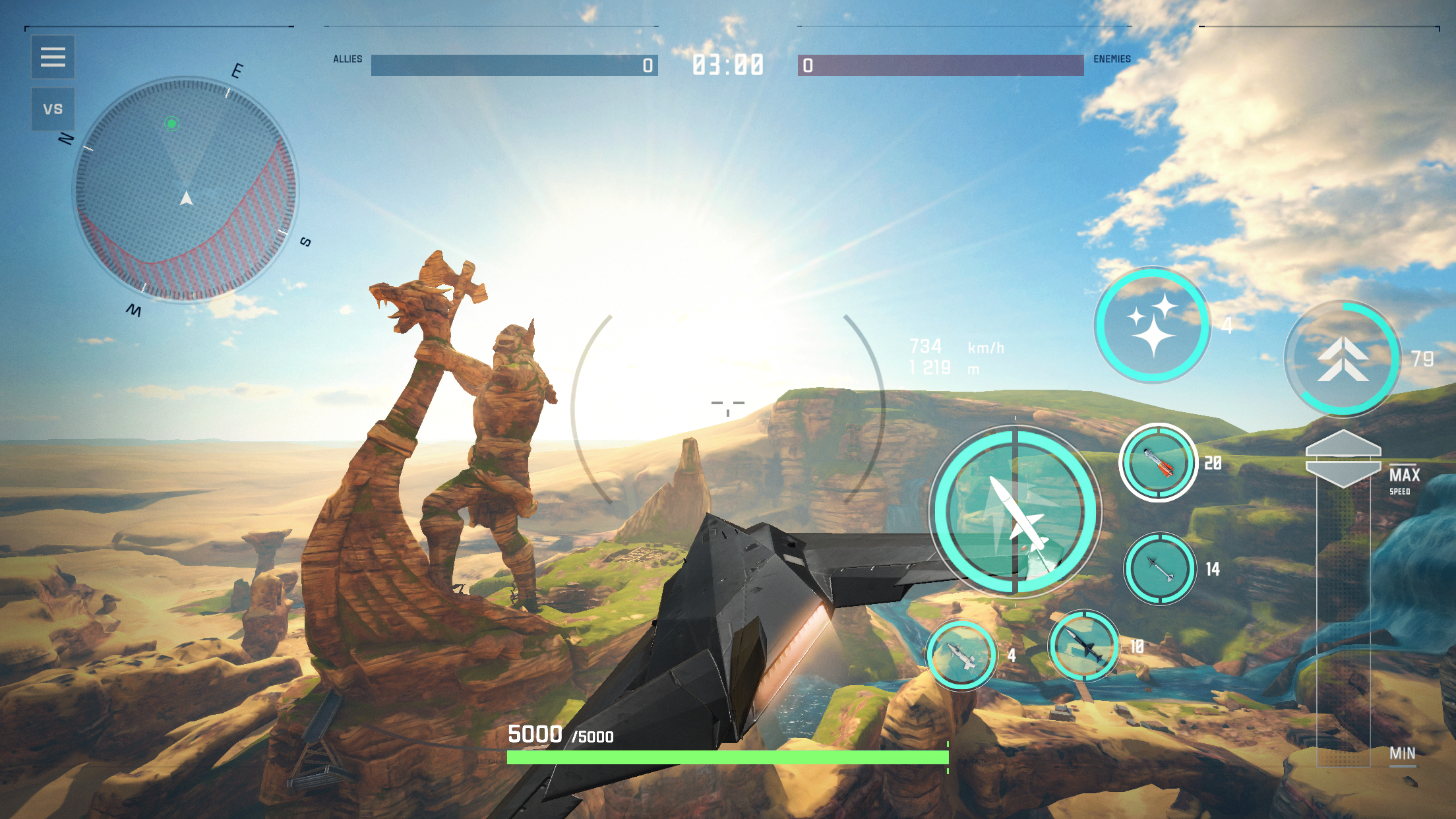Open the VS scoreboard panel
This screenshot has height=819, width=1456.
[x=53, y=107]
